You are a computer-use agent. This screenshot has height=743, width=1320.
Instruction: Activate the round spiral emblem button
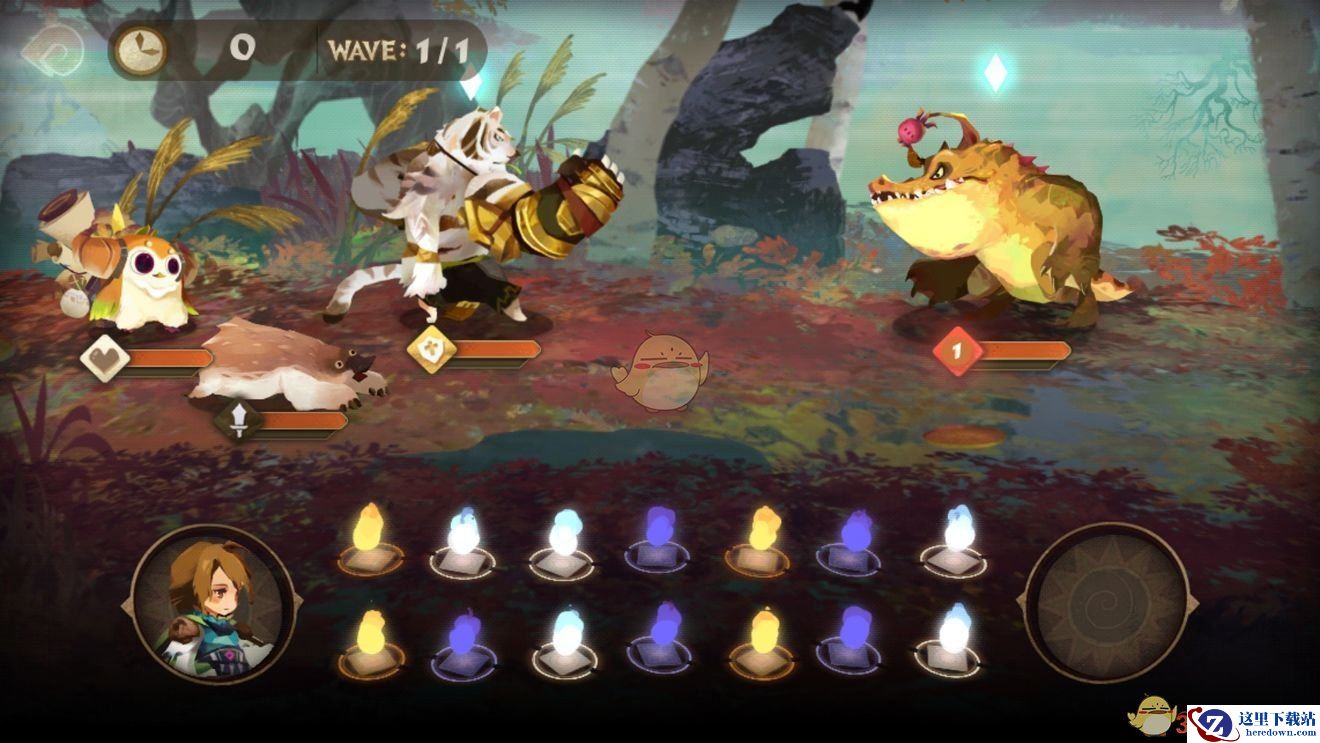click(1107, 603)
